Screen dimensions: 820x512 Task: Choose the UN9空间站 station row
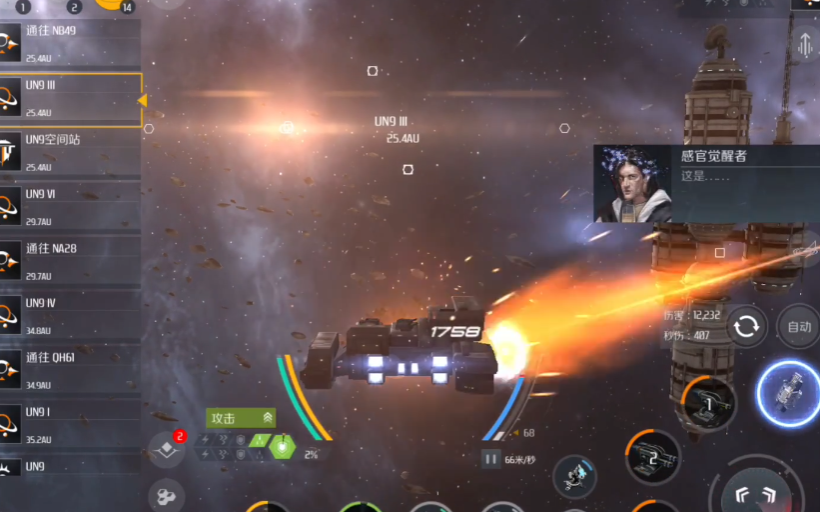tap(70, 152)
